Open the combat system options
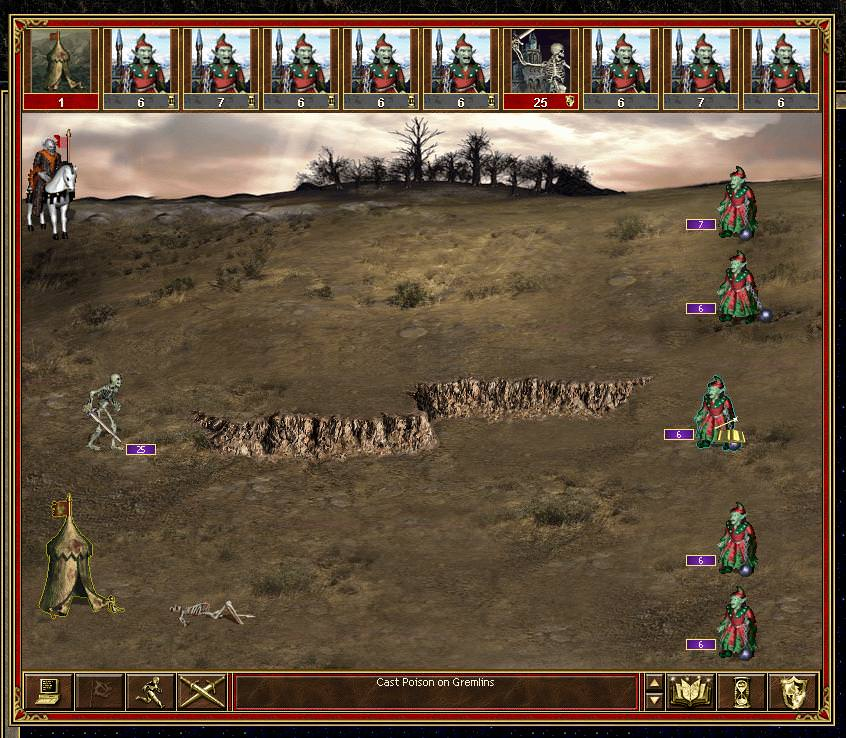This screenshot has height=738, width=846. (x=47, y=691)
